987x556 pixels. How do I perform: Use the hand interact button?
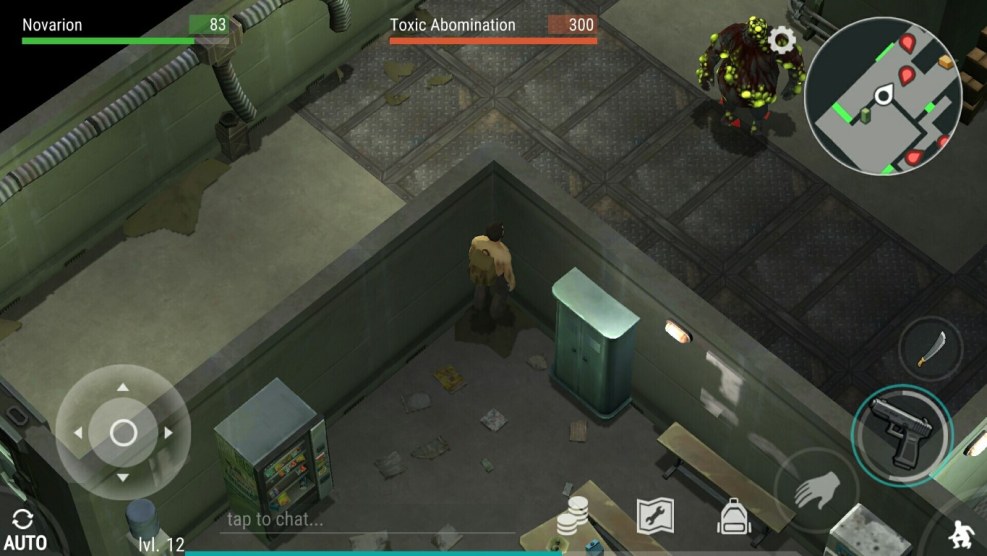click(815, 491)
